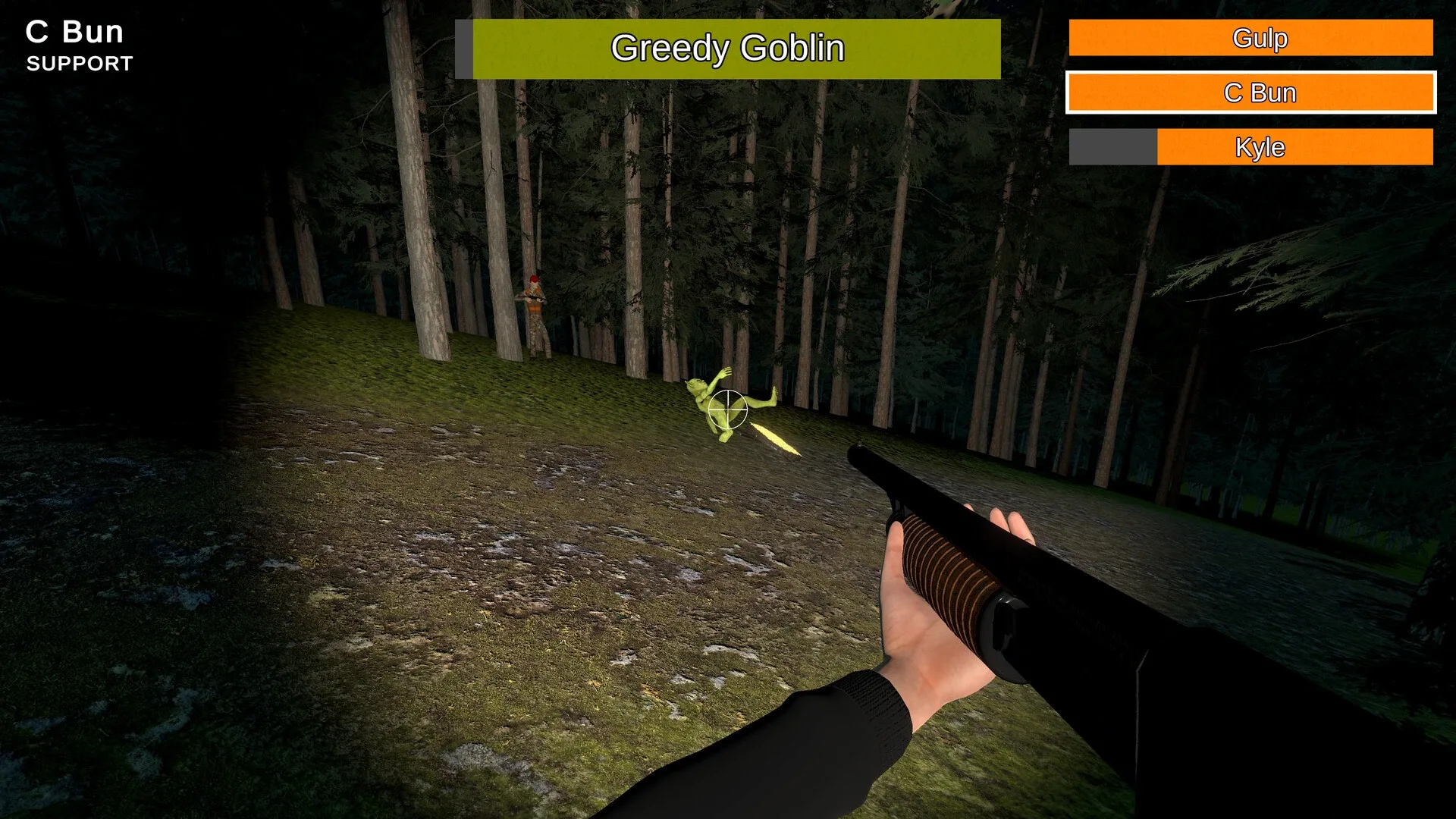Click Kyle's depleted health portion

[x=1111, y=147]
